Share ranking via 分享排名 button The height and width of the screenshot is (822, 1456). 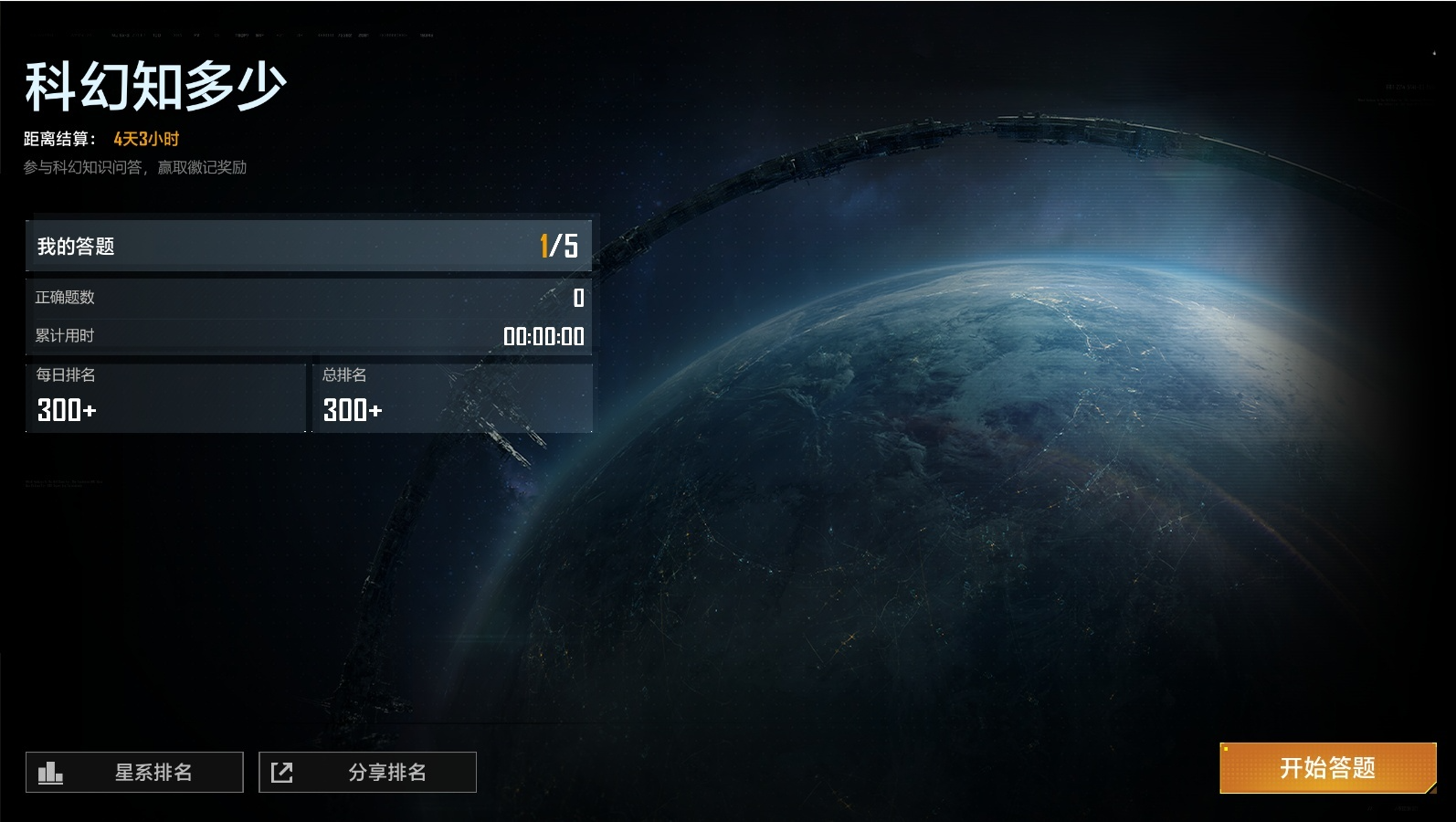point(367,773)
